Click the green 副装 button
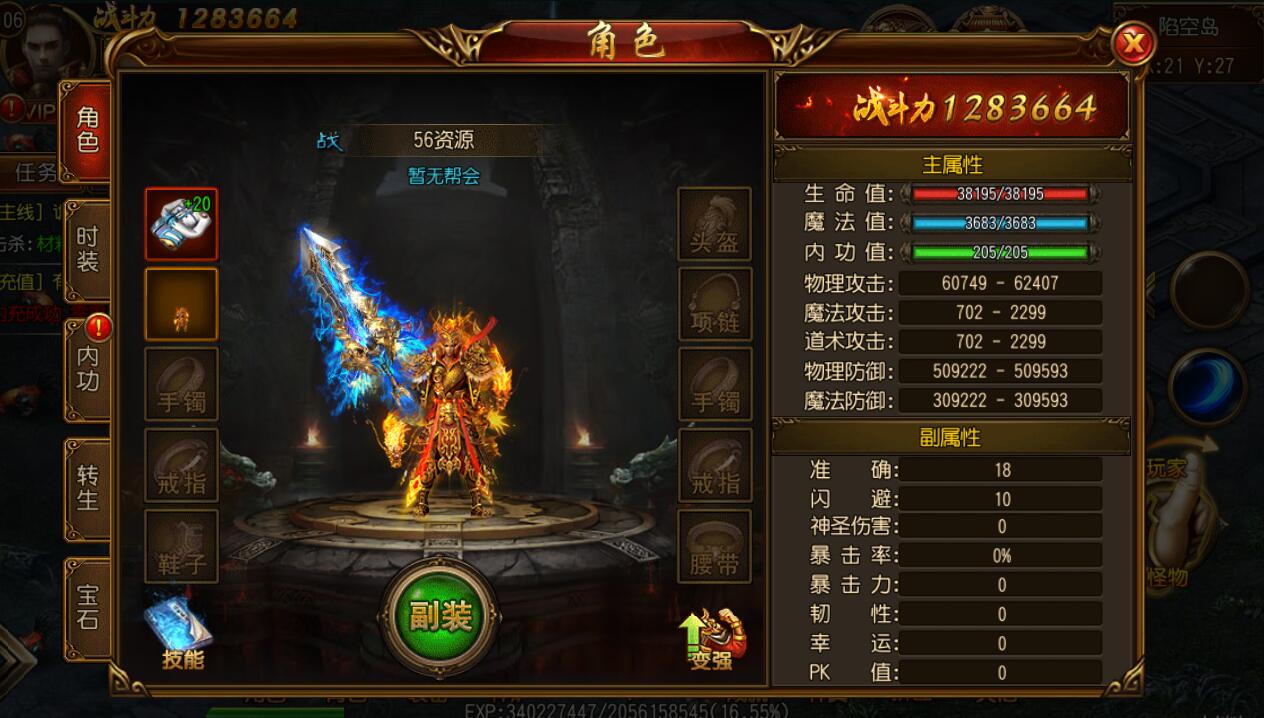The width and height of the screenshot is (1264, 718). (440, 615)
